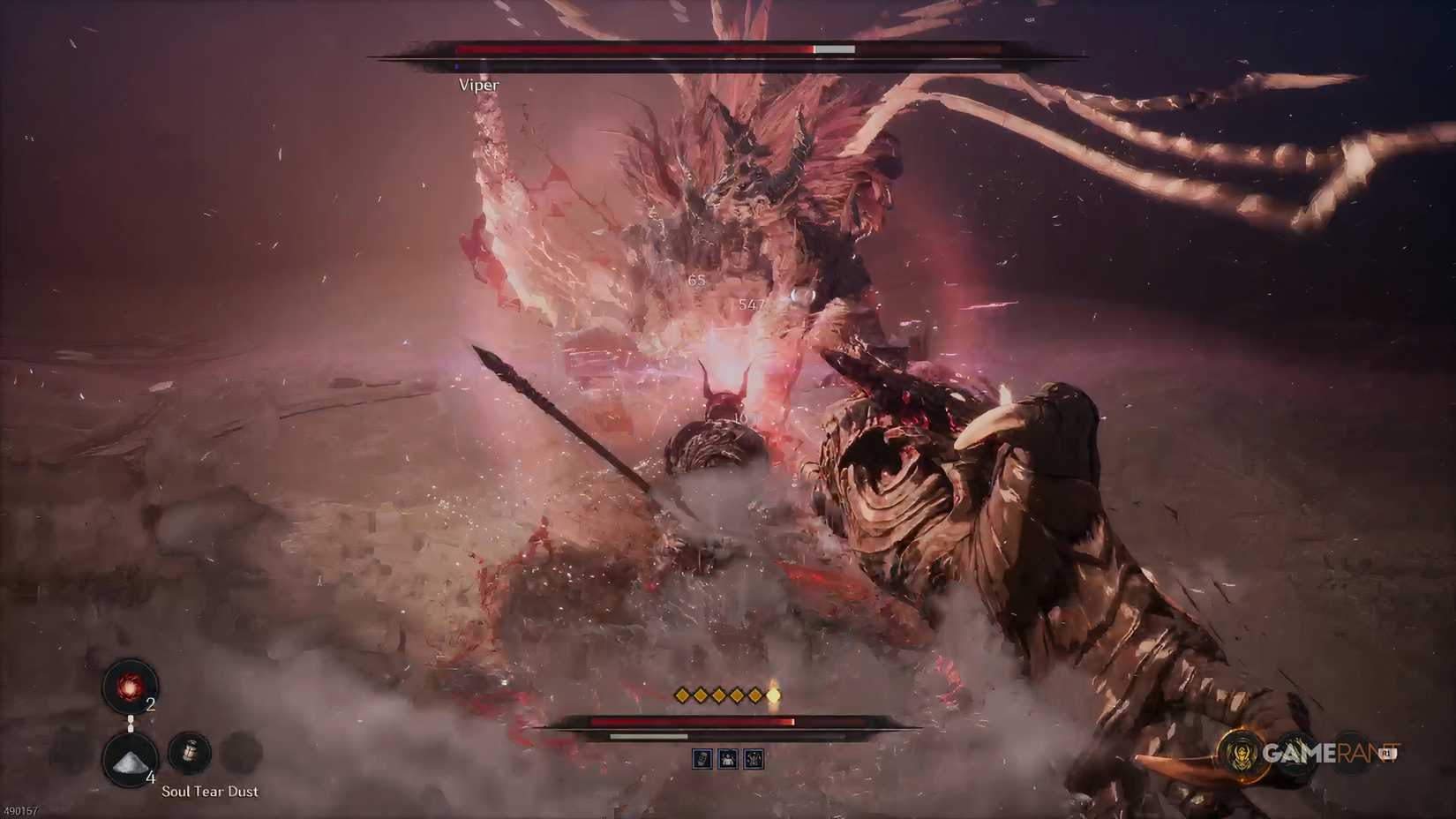
Task: Click the Soul Tear Dust text label
Action: point(210,792)
